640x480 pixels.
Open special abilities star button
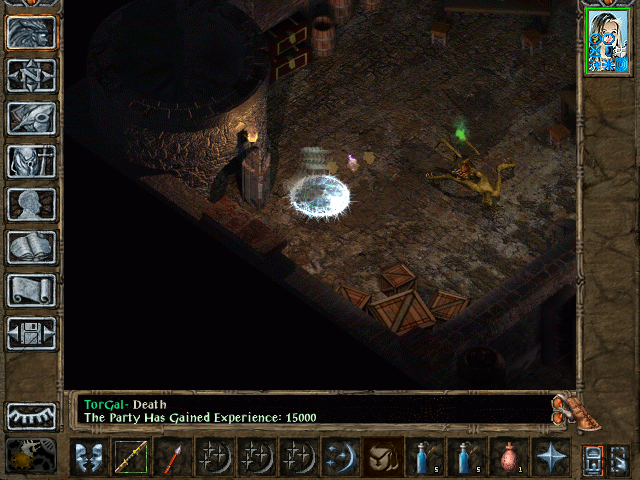point(550,457)
